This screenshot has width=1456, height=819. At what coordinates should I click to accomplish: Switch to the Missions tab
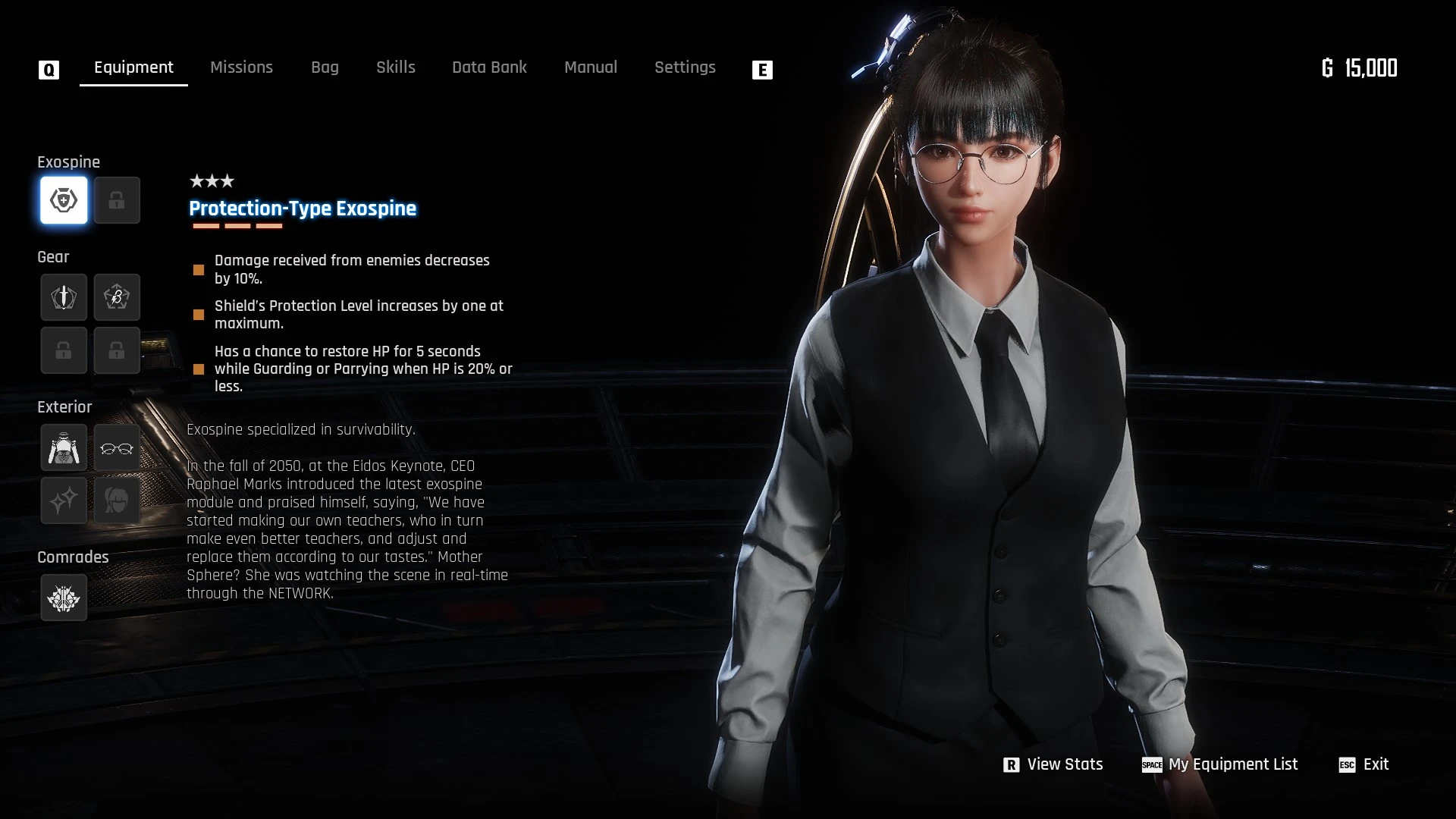[241, 67]
